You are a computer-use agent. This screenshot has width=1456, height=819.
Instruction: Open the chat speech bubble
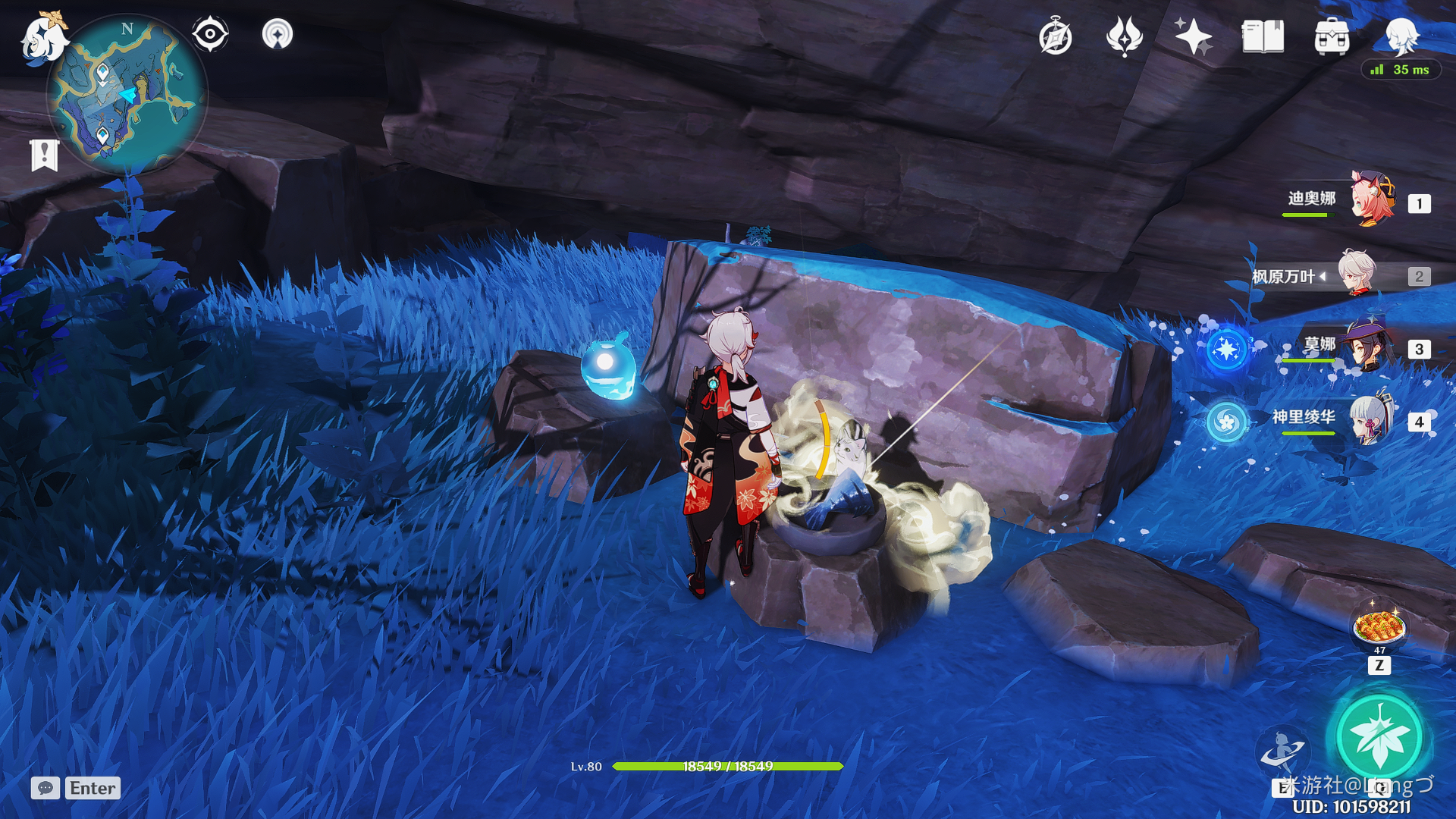pos(45,788)
